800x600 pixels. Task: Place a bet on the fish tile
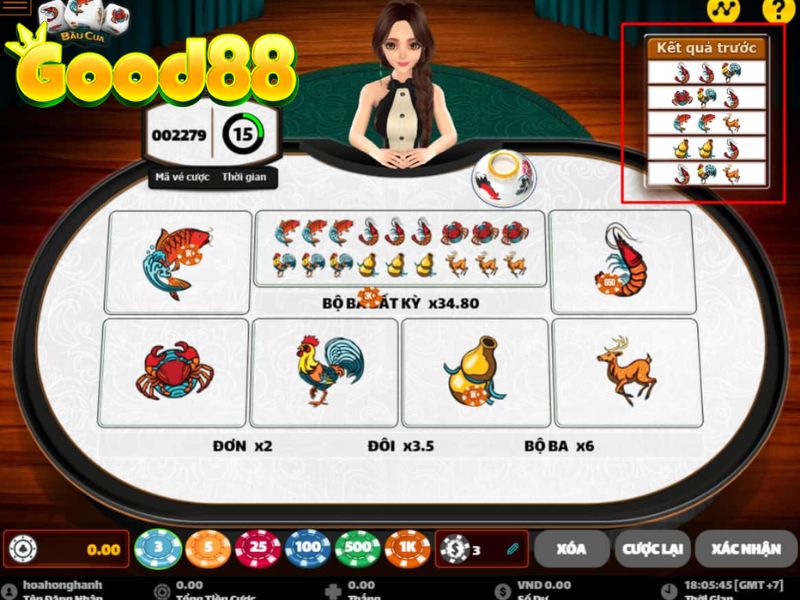pyautogui.click(x=179, y=262)
